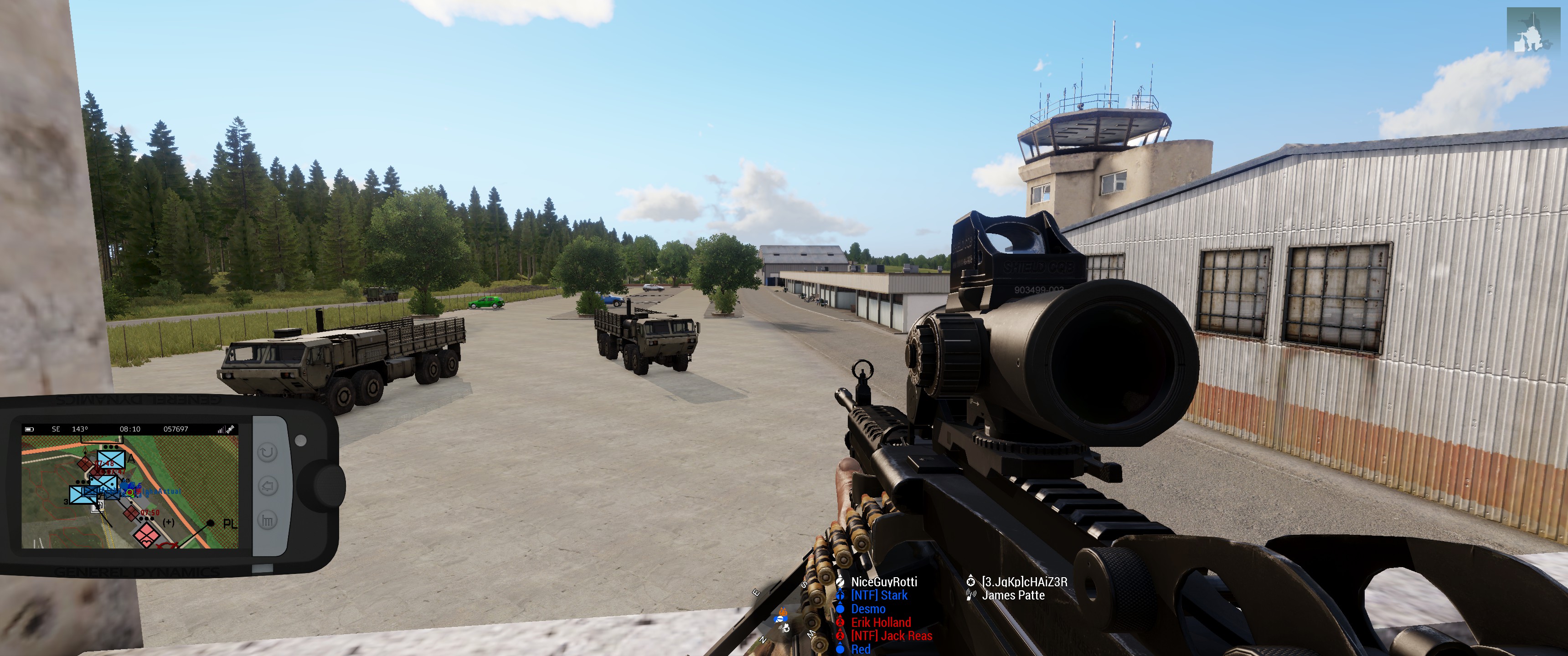The width and height of the screenshot is (1568, 656).
Task: Click the back arrow button on the GPS
Action: point(268,486)
